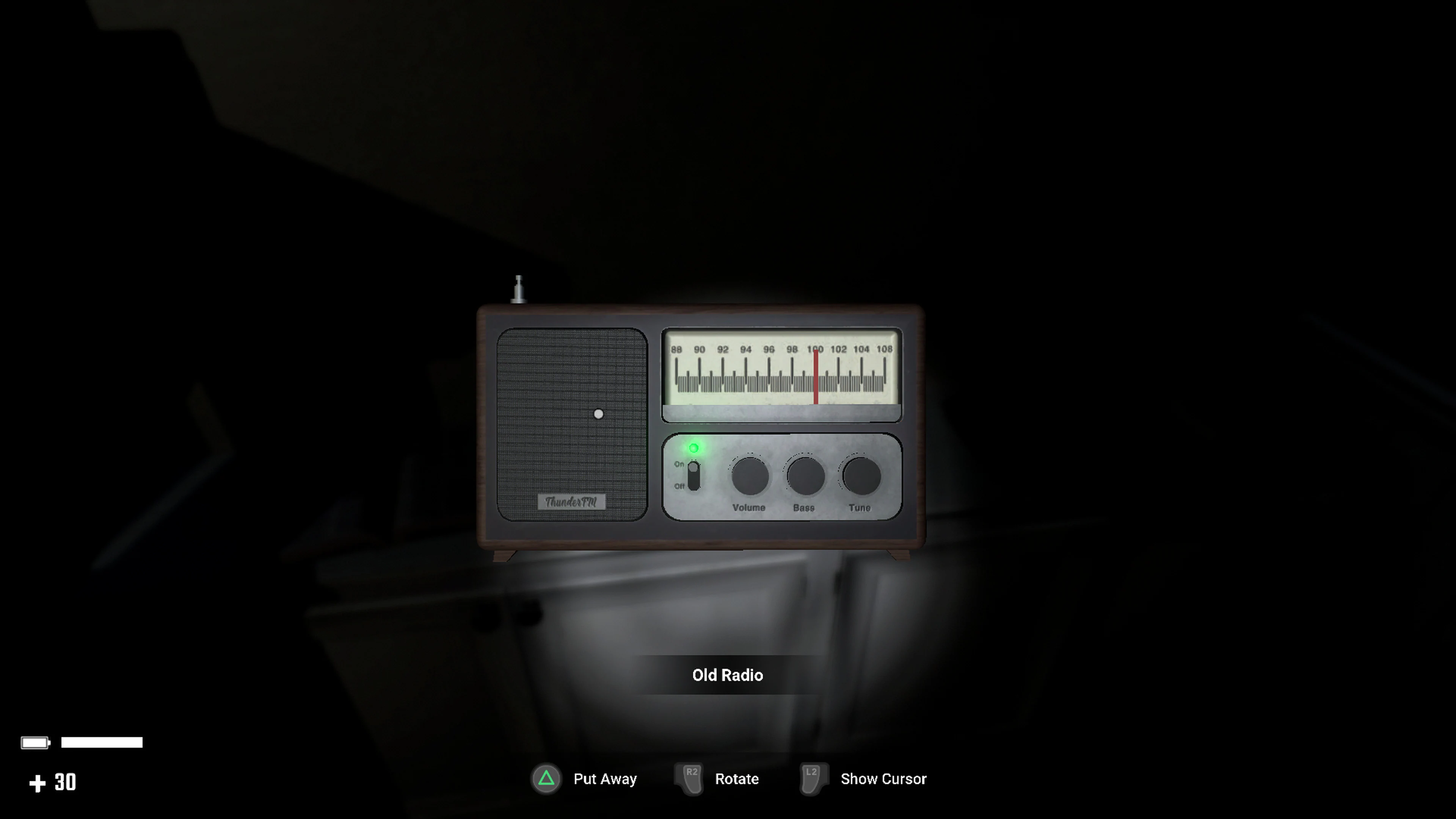Click the 88 mark on the frequency dial
The width and height of the screenshot is (1456, 819).
point(676,349)
